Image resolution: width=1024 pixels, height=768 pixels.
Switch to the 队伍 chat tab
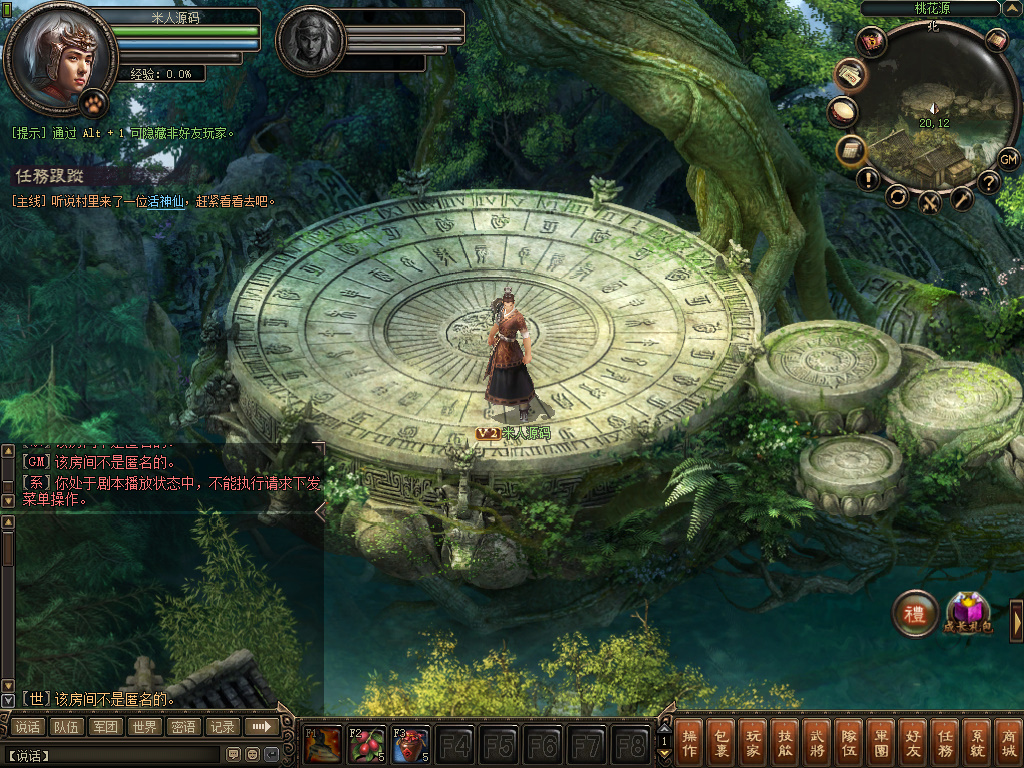67,727
